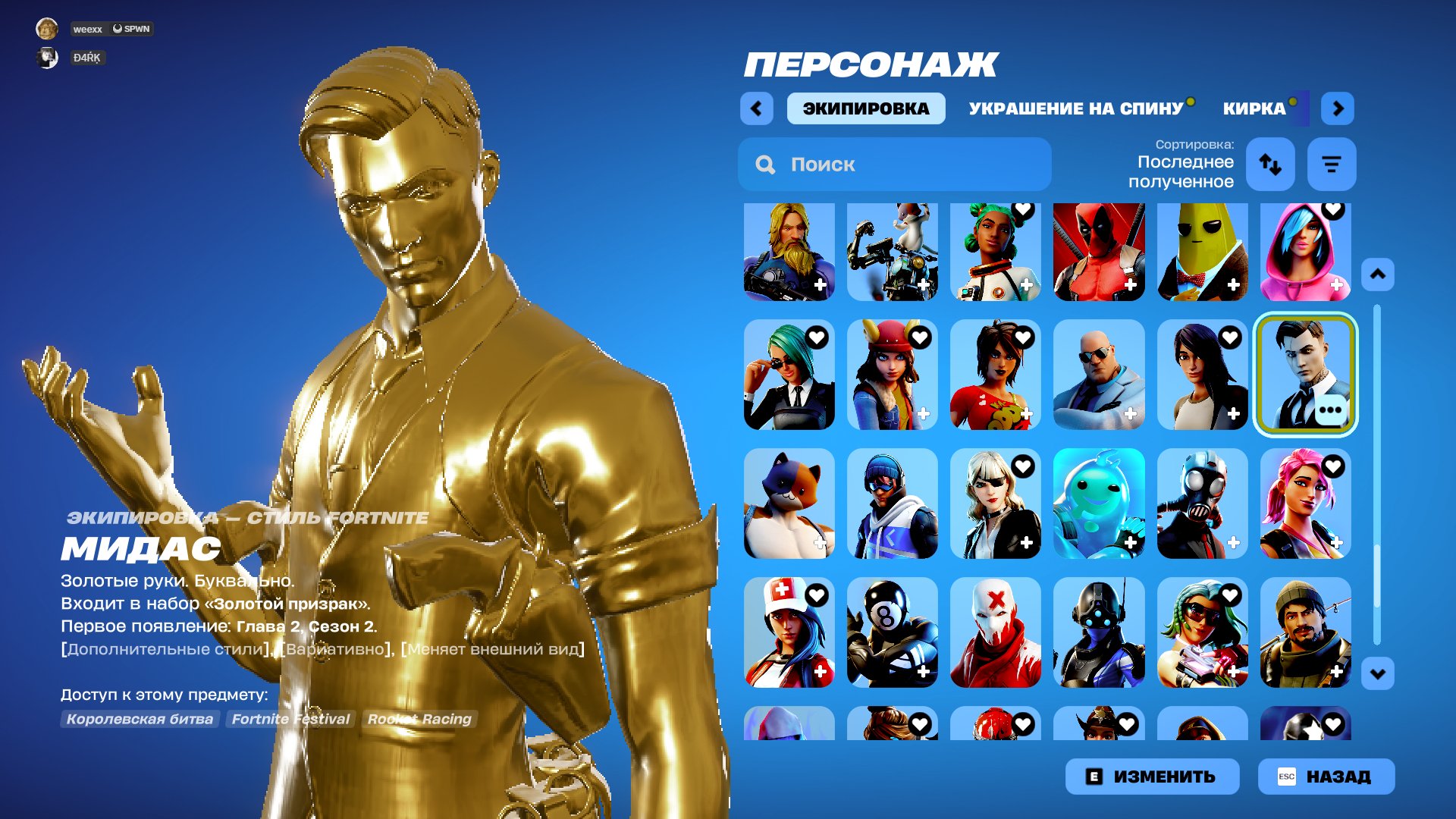Click the sort direction arrows icon

(x=1270, y=165)
